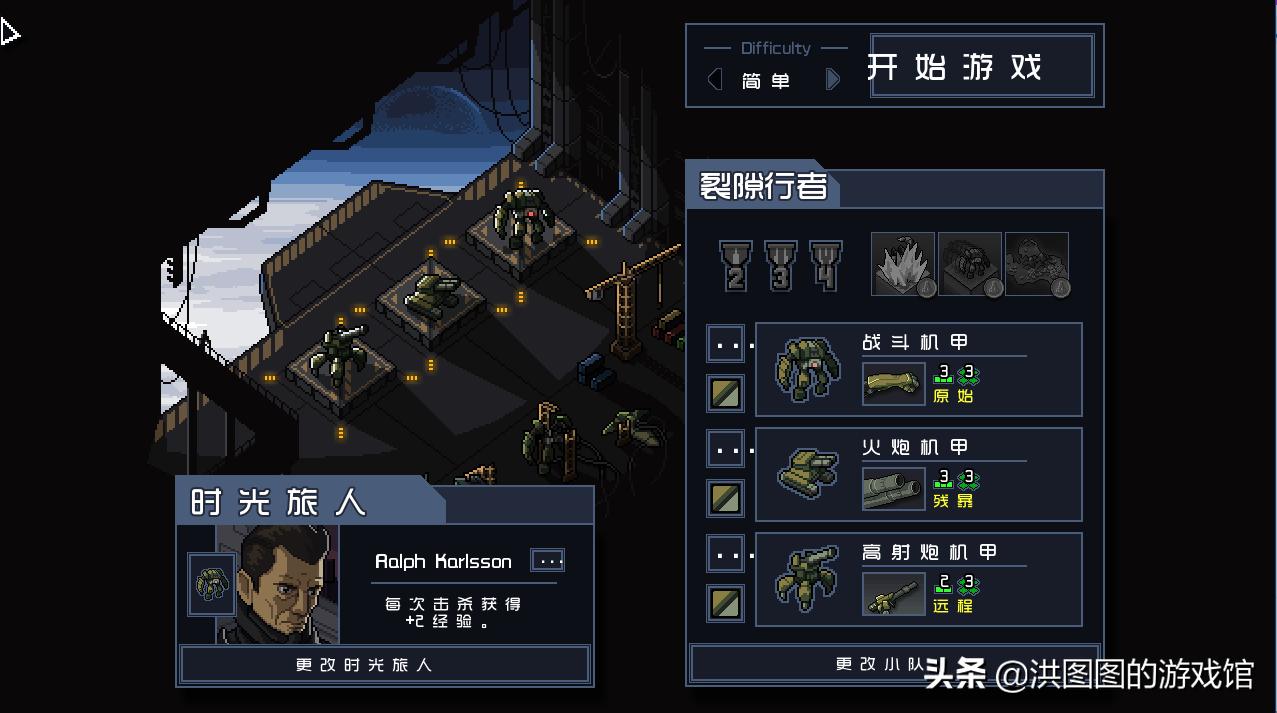Image resolution: width=1277 pixels, height=713 pixels.
Task: Change the 高射炮机甲 color swatch
Action: coord(725,602)
